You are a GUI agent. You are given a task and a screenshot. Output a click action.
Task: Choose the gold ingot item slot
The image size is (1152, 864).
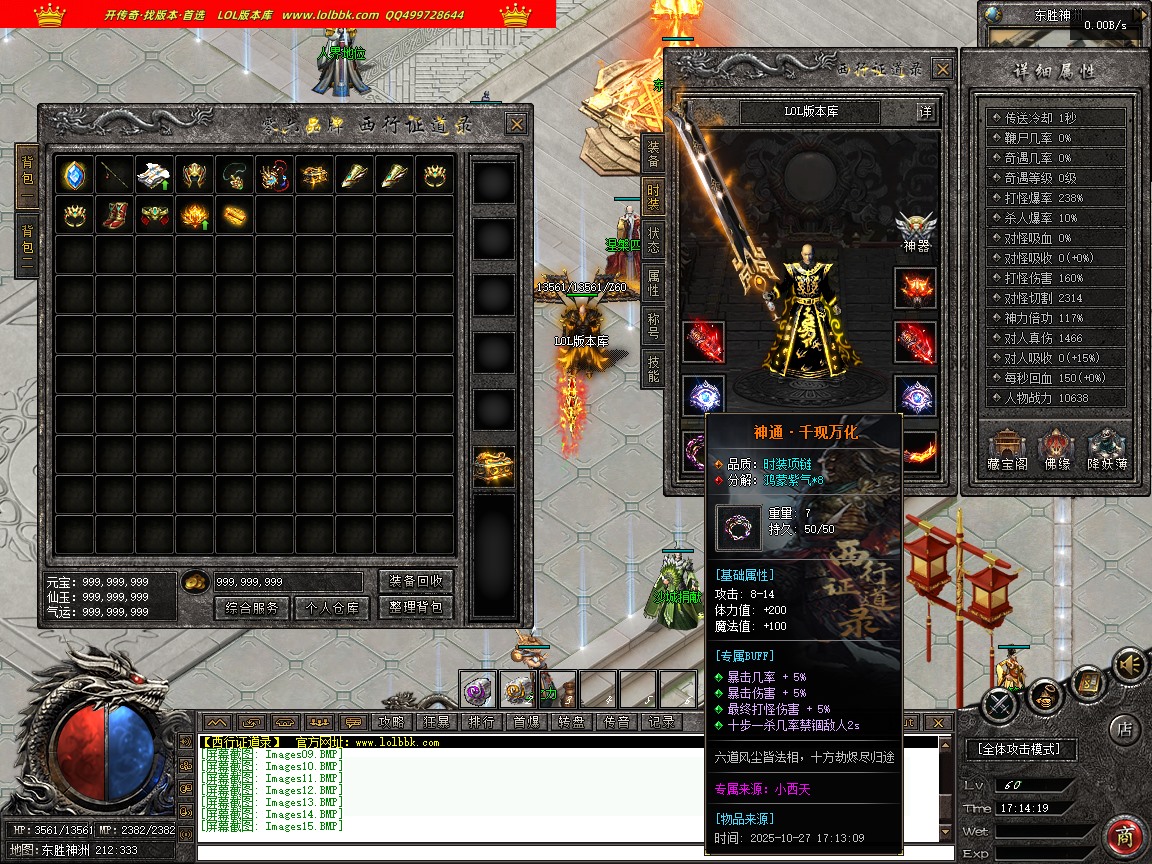(235, 215)
